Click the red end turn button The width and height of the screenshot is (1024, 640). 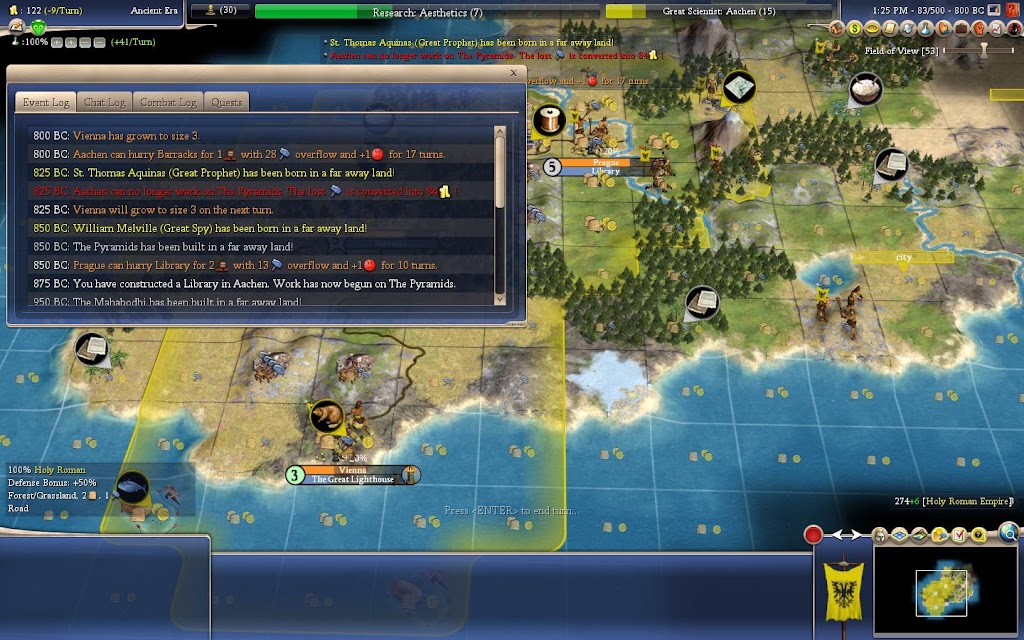[814, 535]
